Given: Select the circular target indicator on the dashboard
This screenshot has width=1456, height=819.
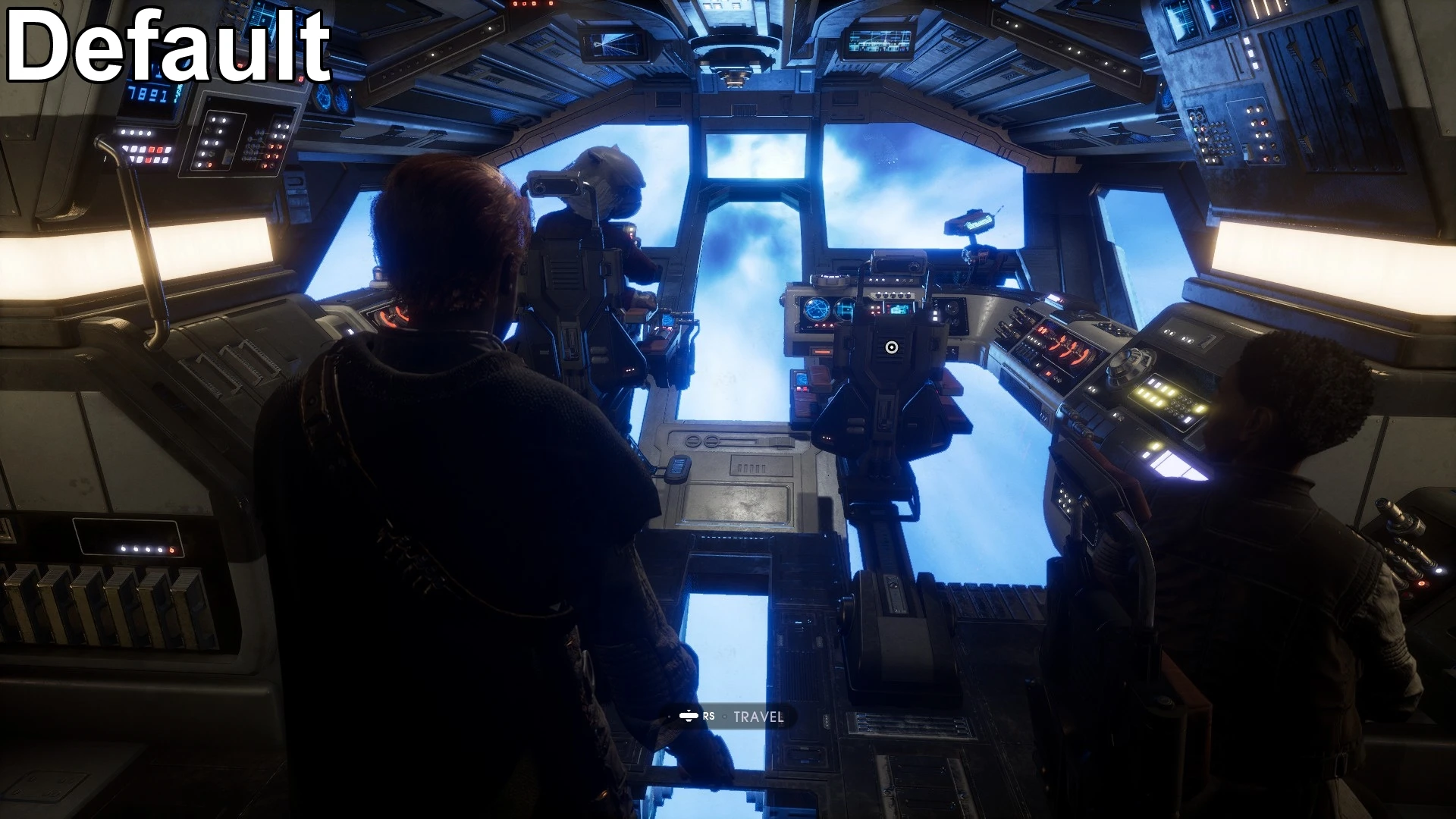Looking at the screenshot, I should [x=891, y=346].
